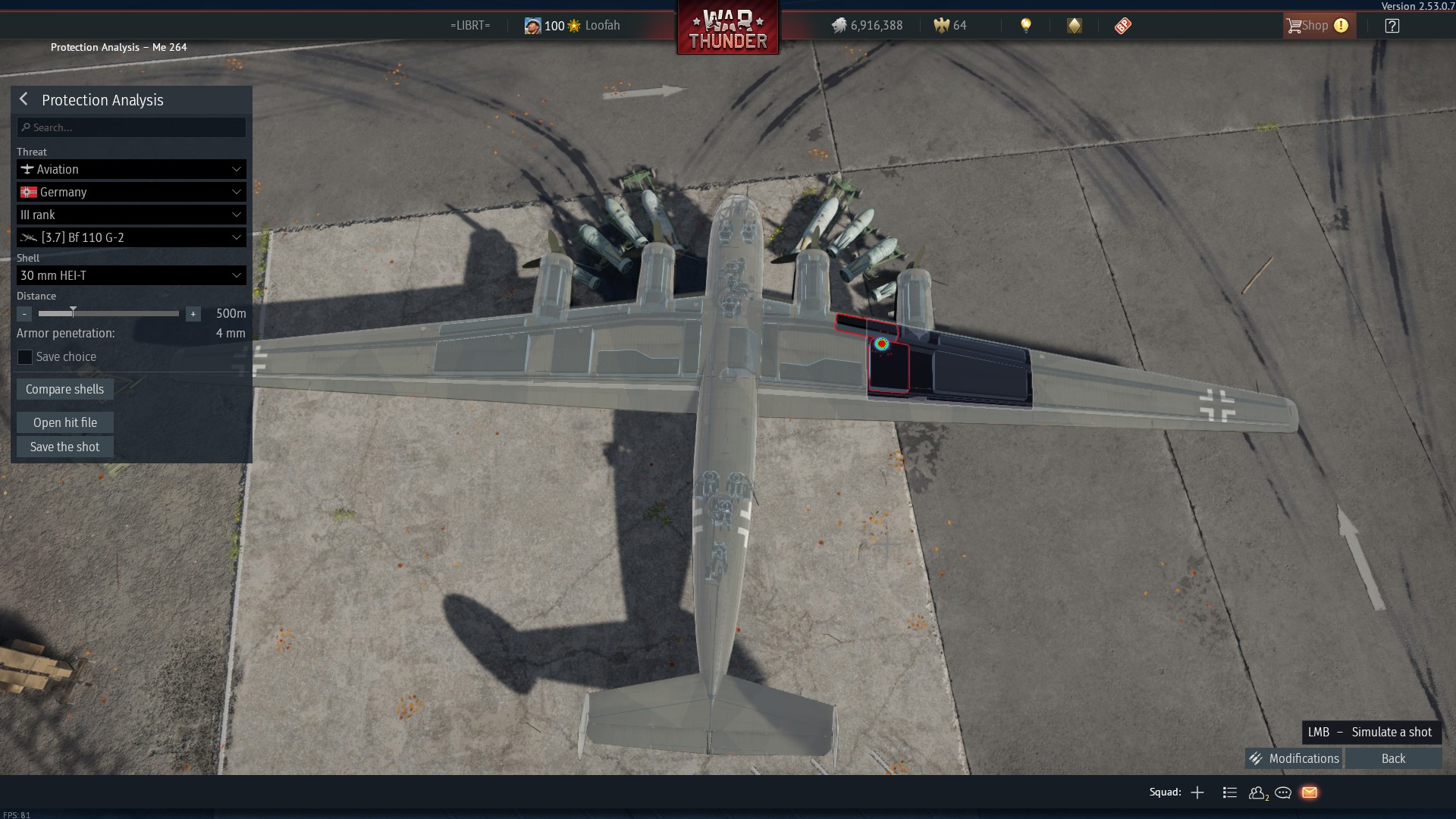Open the III rank dropdown
The image size is (1456, 819).
click(131, 215)
